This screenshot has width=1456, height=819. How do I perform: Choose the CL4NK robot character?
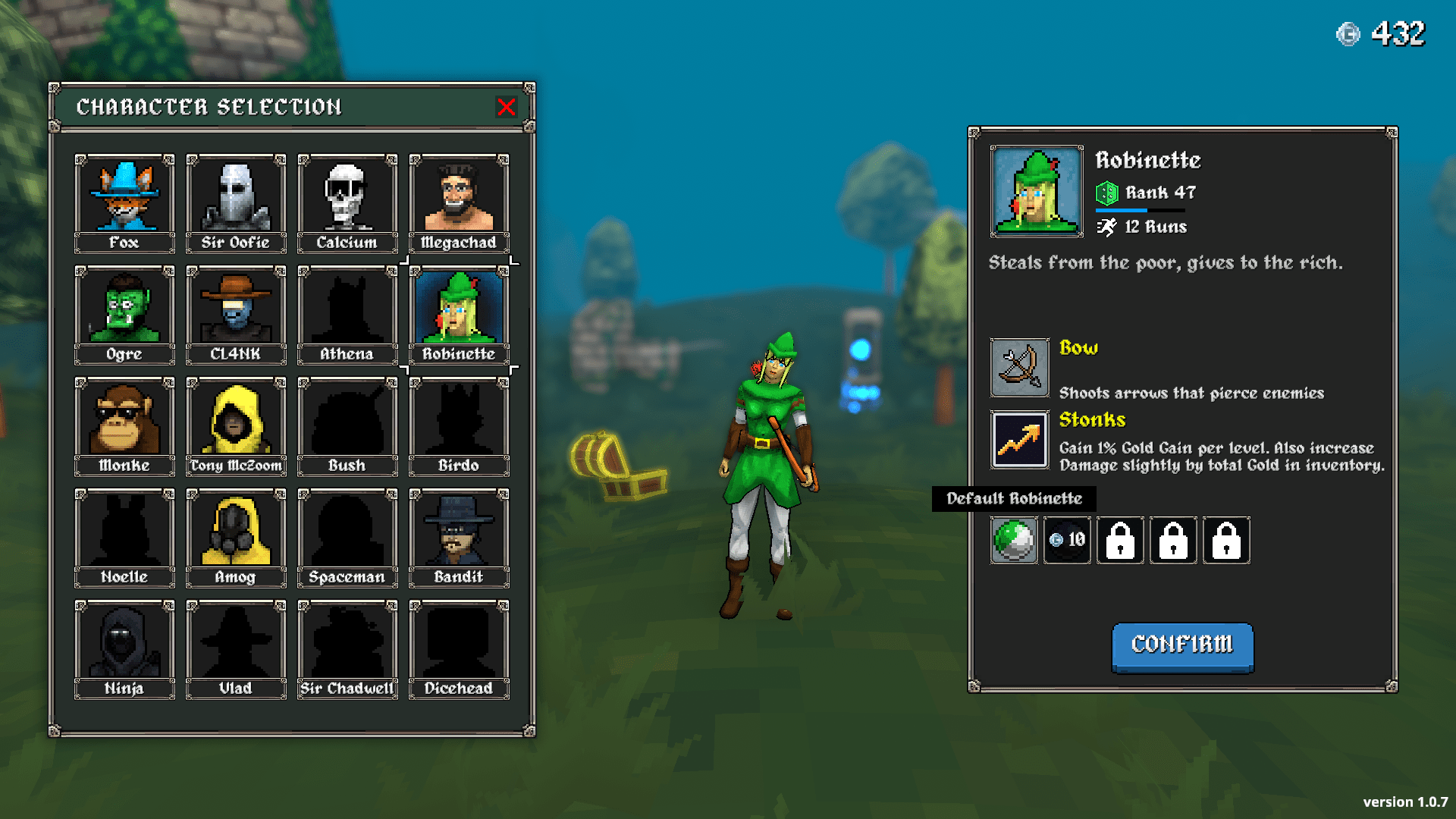click(235, 308)
